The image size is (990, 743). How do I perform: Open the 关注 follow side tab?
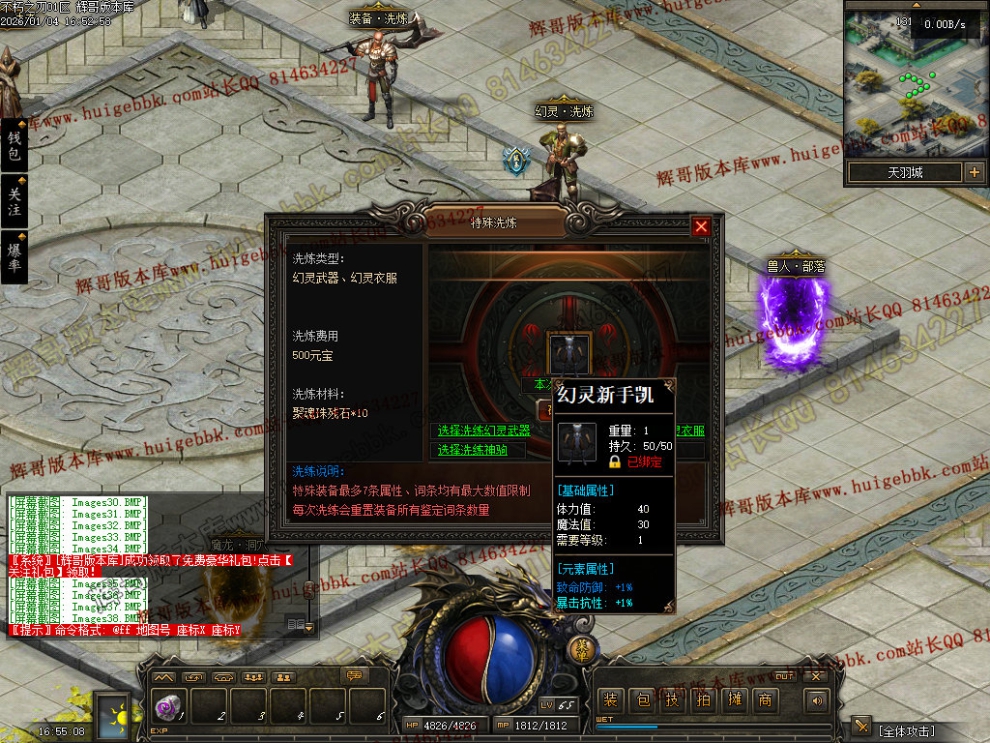(14, 202)
